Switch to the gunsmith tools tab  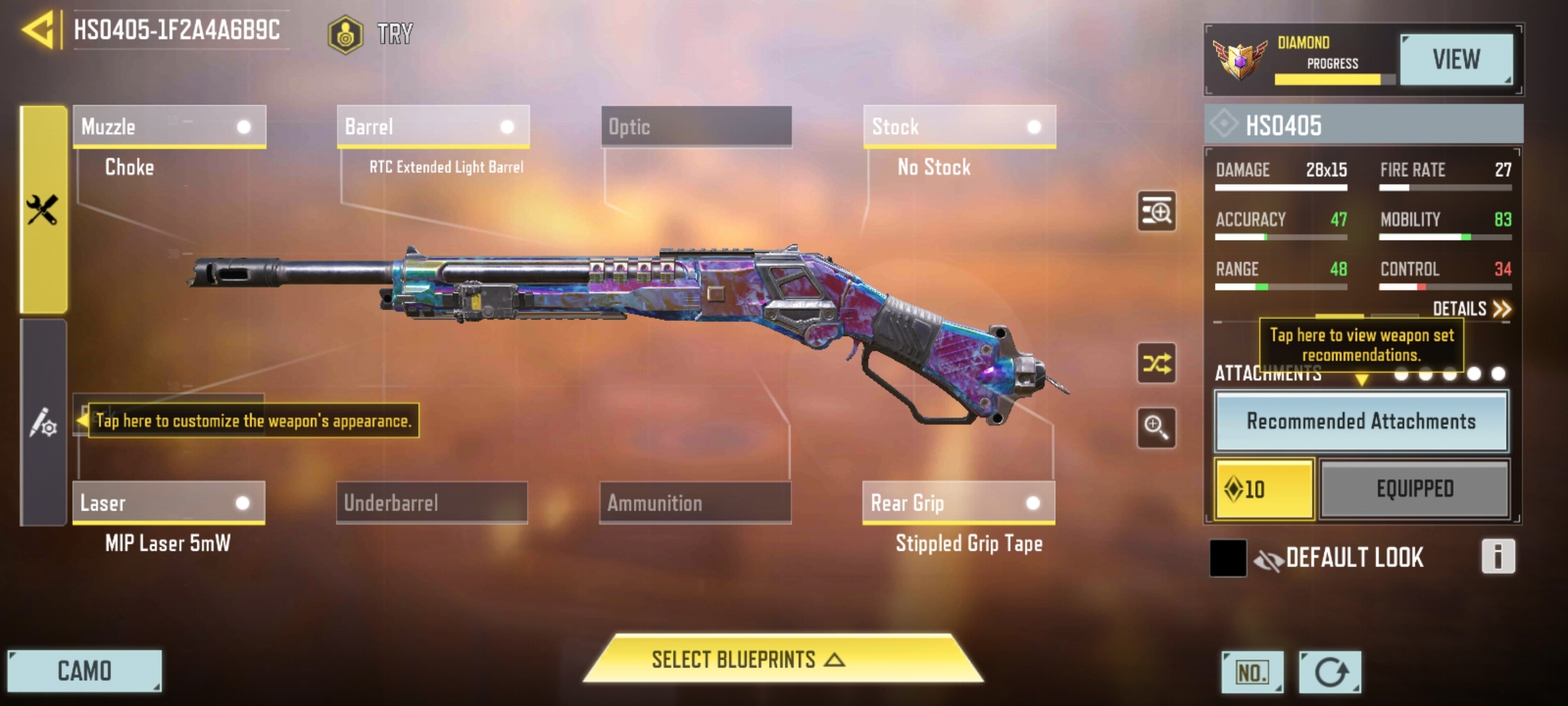point(43,210)
